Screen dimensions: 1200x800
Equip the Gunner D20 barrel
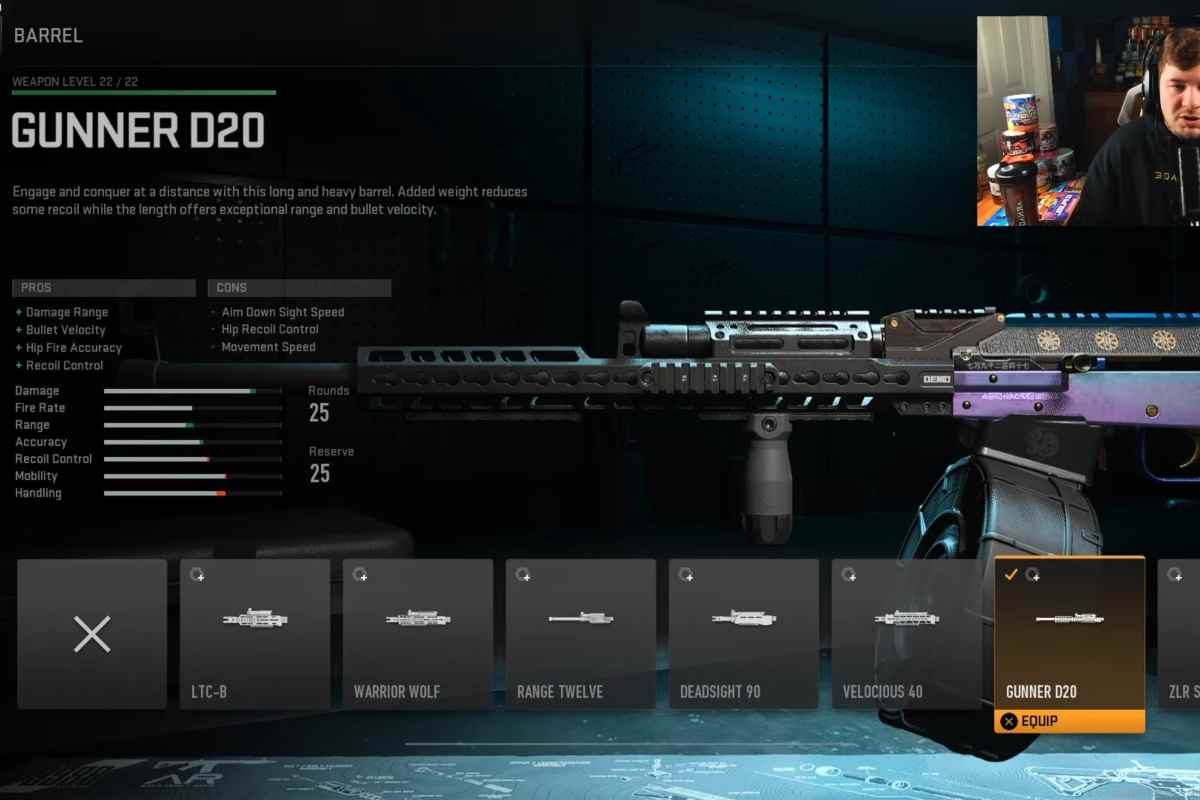tap(1070, 721)
